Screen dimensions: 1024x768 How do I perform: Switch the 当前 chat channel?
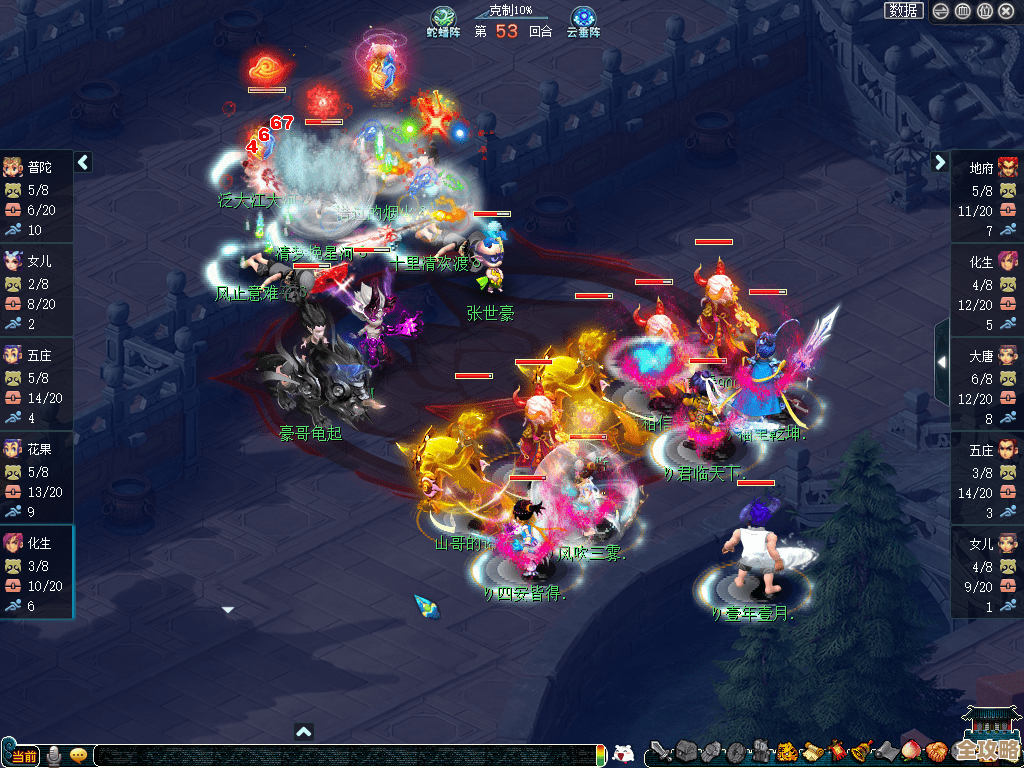point(23,755)
